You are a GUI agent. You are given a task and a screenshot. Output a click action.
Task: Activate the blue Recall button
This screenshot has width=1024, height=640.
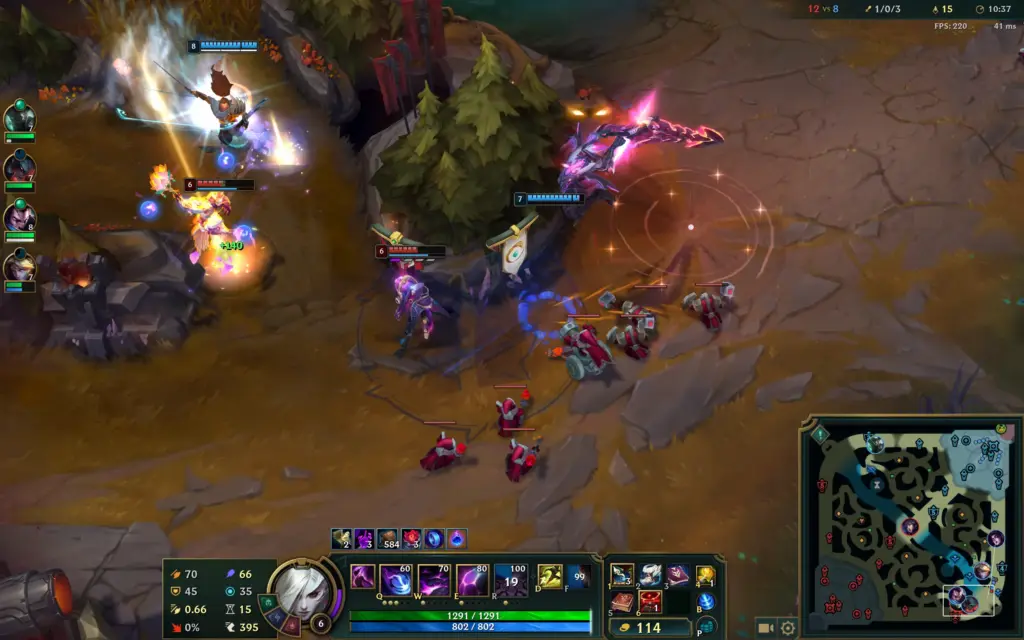click(706, 602)
